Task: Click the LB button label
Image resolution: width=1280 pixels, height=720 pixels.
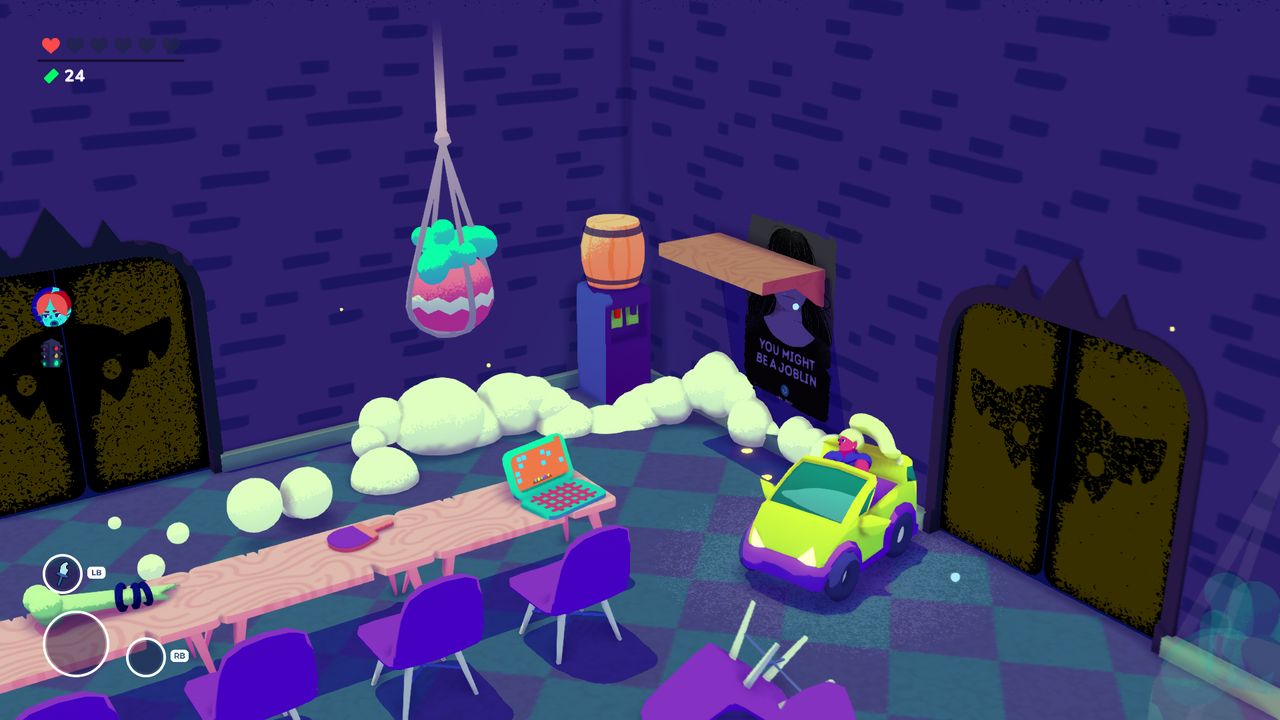Action: pos(97,571)
